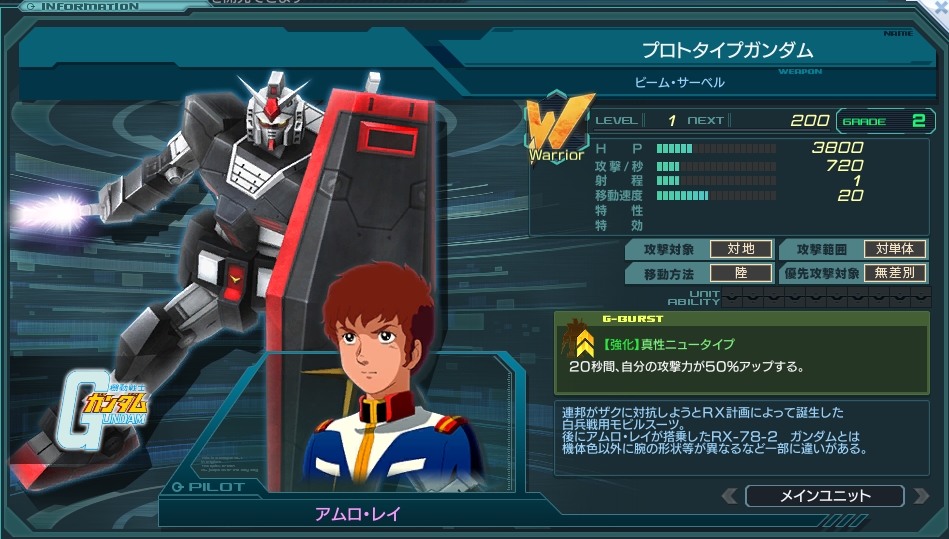Select the G-Burst 真性ニュータイプ skill icon
Viewport: 949px width, 539px height.
click(585, 347)
